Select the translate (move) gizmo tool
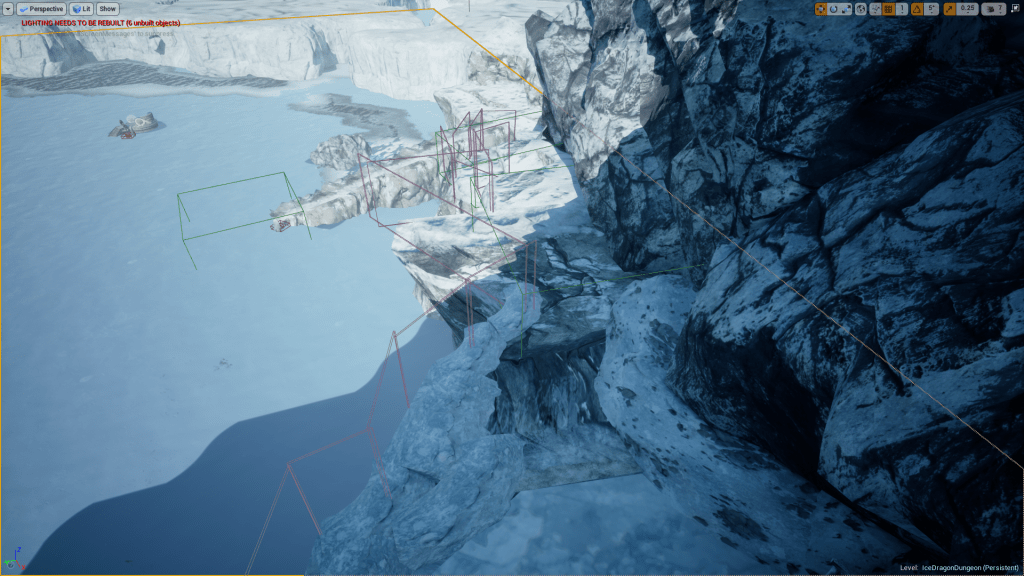 pyautogui.click(x=821, y=9)
